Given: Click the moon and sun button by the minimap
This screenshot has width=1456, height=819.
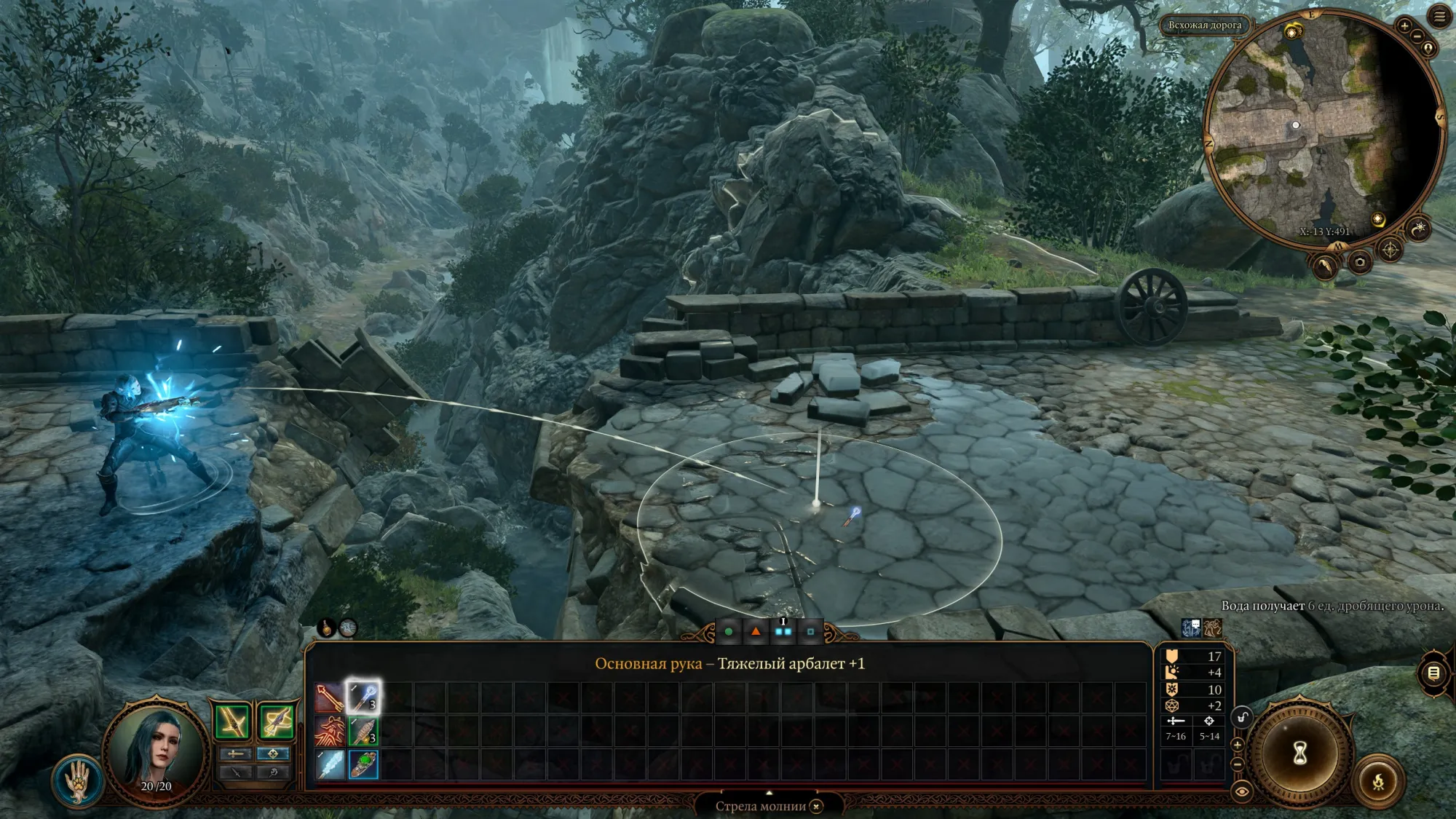Looking at the screenshot, I should click(x=1418, y=230).
